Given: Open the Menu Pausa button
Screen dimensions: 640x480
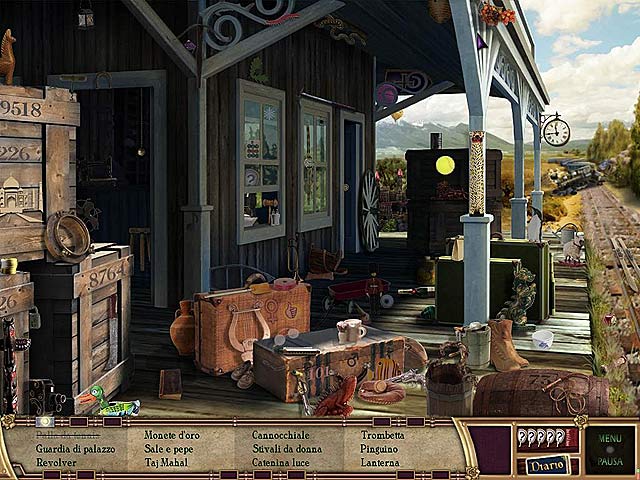Looking at the screenshot, I should (609, 450).
